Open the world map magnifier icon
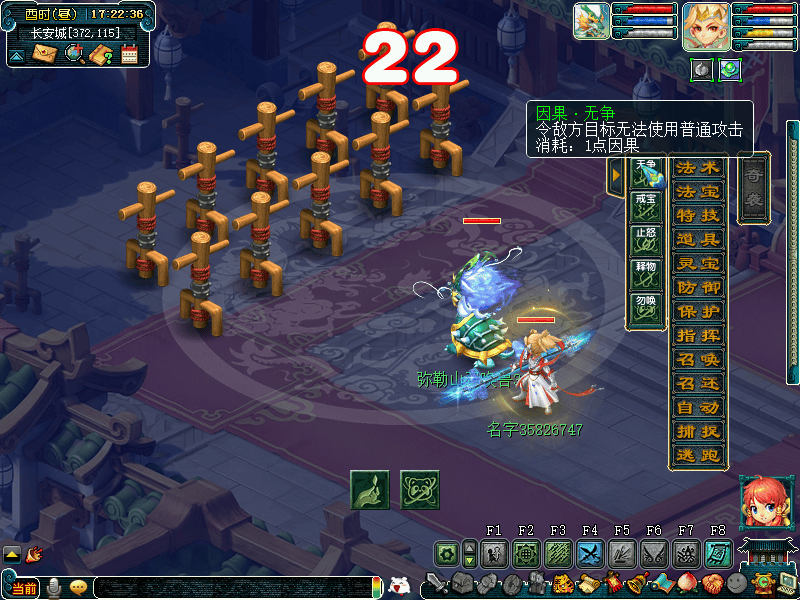 pos(73,54)
